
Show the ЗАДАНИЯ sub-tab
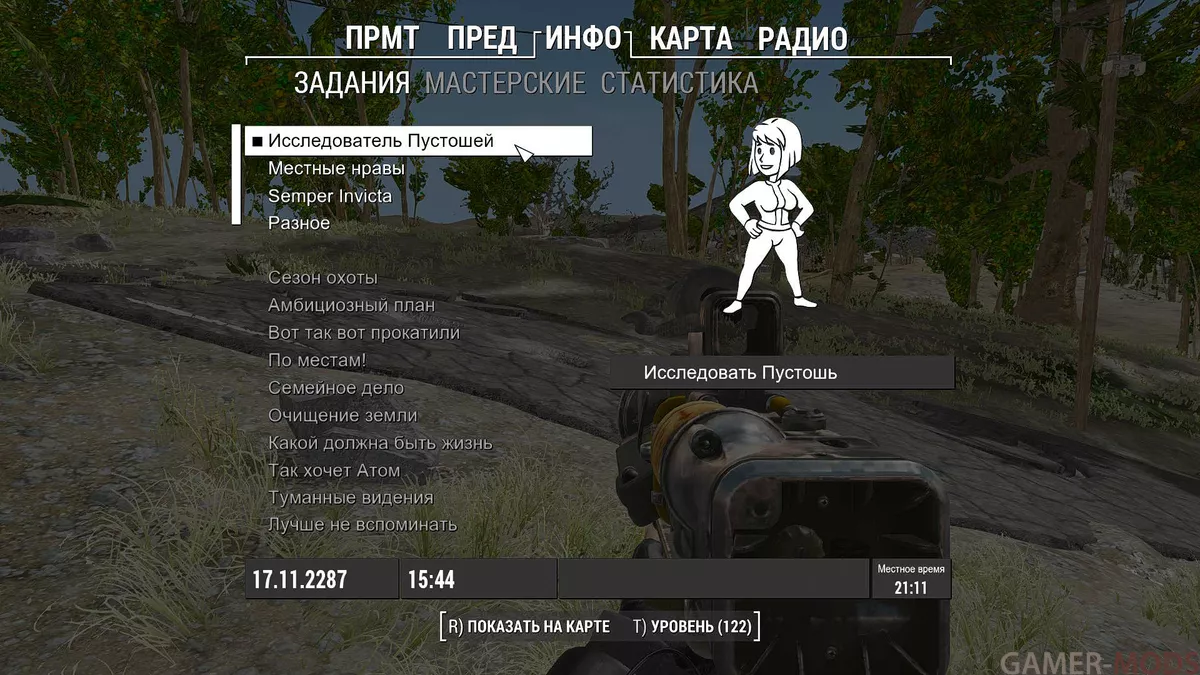(x=352, y=83)
